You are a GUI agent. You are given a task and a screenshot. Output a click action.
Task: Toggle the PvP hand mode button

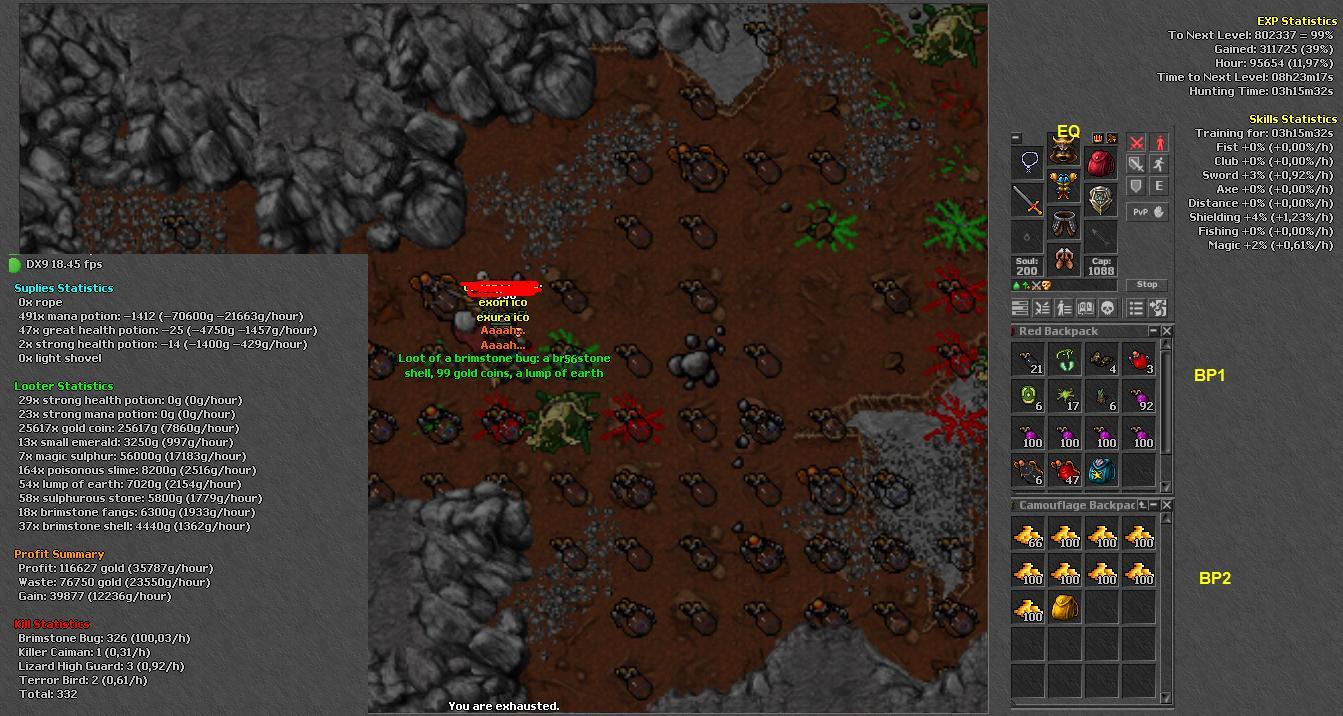1148,212
